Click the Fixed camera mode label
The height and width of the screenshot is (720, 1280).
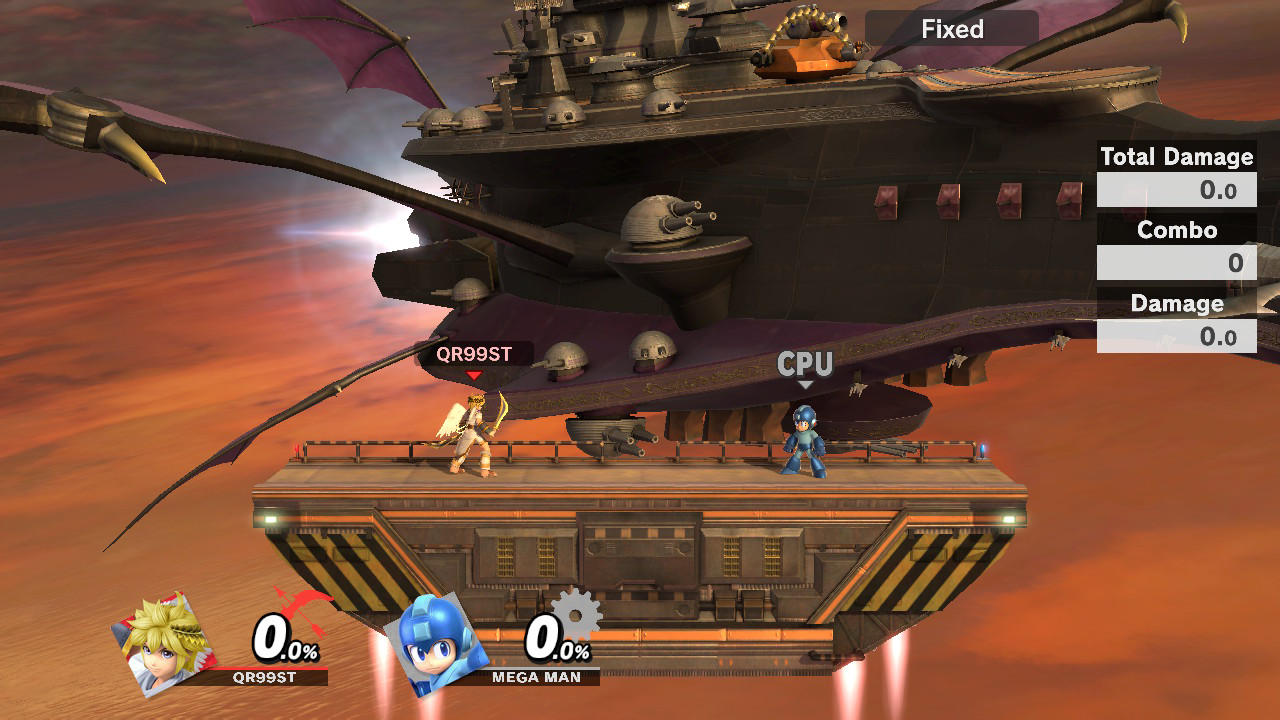click(952, 29)
